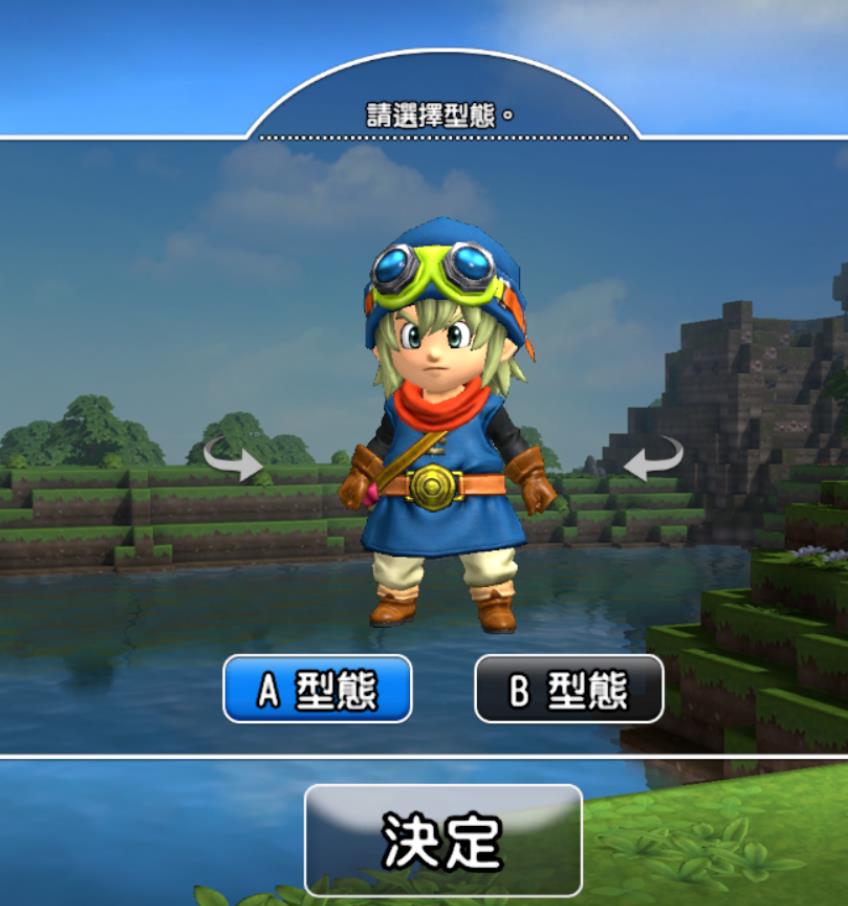Rotate character using the left curved arrow

pos(232,459)
